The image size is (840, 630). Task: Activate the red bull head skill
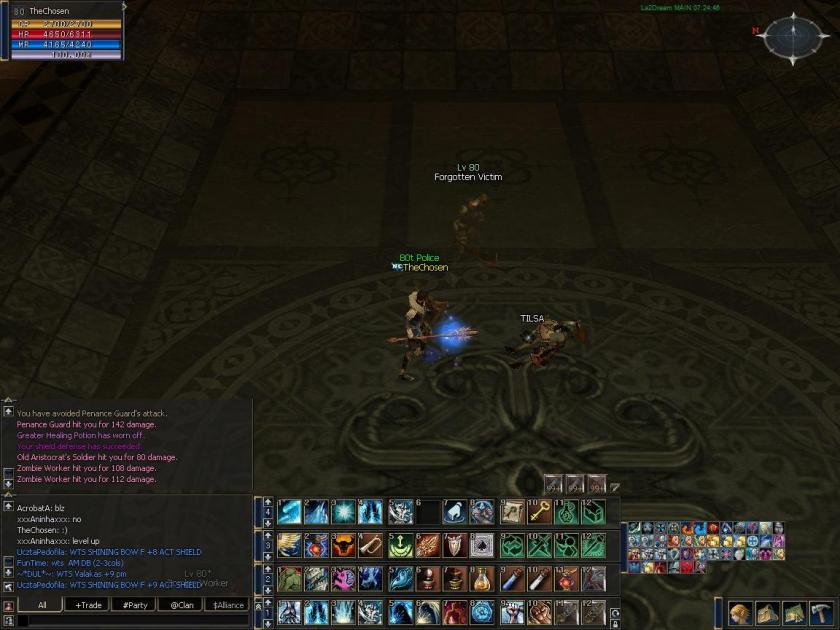coord(345,546)
